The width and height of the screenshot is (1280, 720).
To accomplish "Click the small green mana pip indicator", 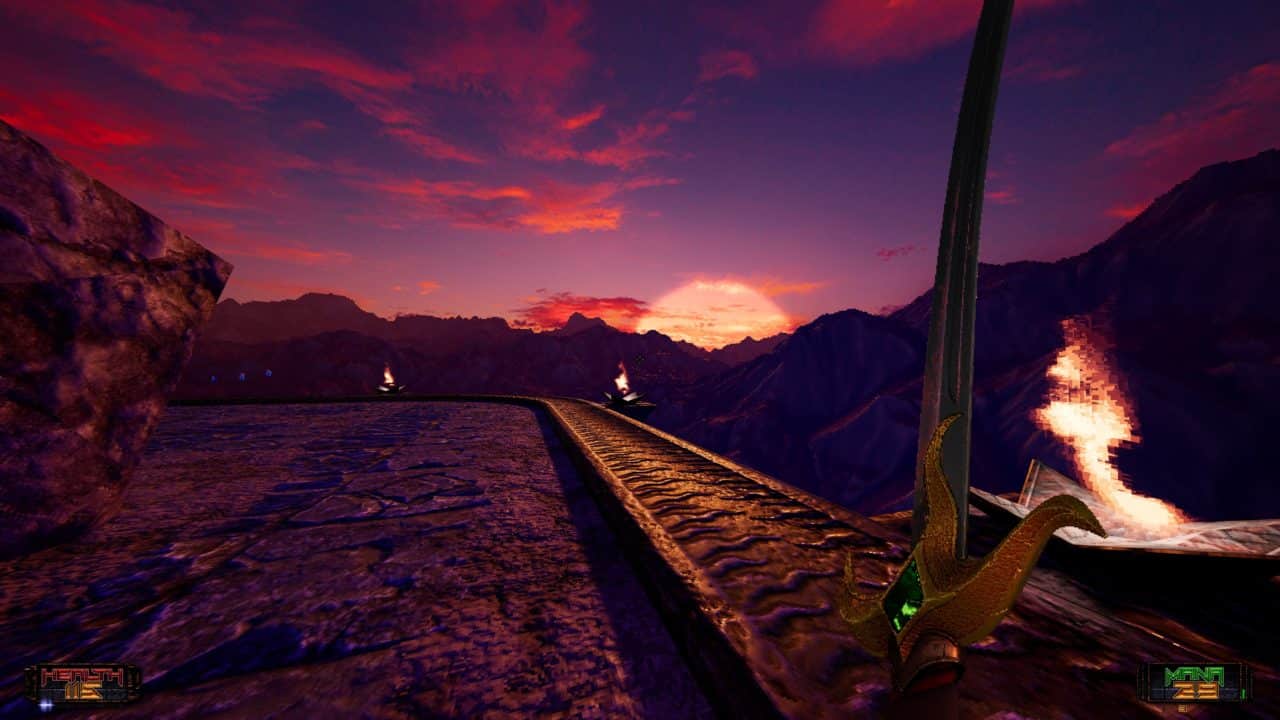I will [1245, 693].
